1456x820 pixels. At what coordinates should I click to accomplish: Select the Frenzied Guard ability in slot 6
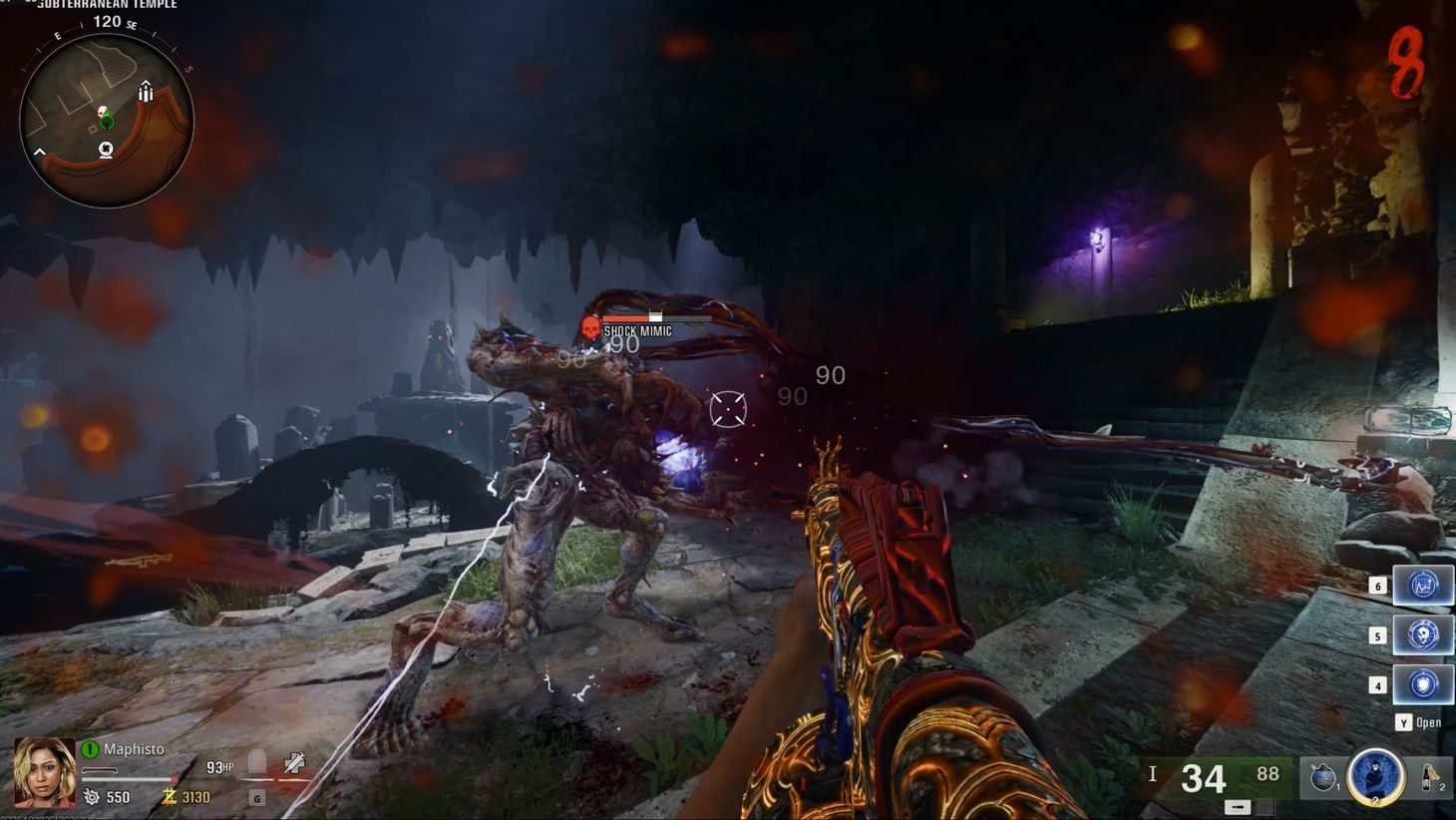(x=1422, y=586)
